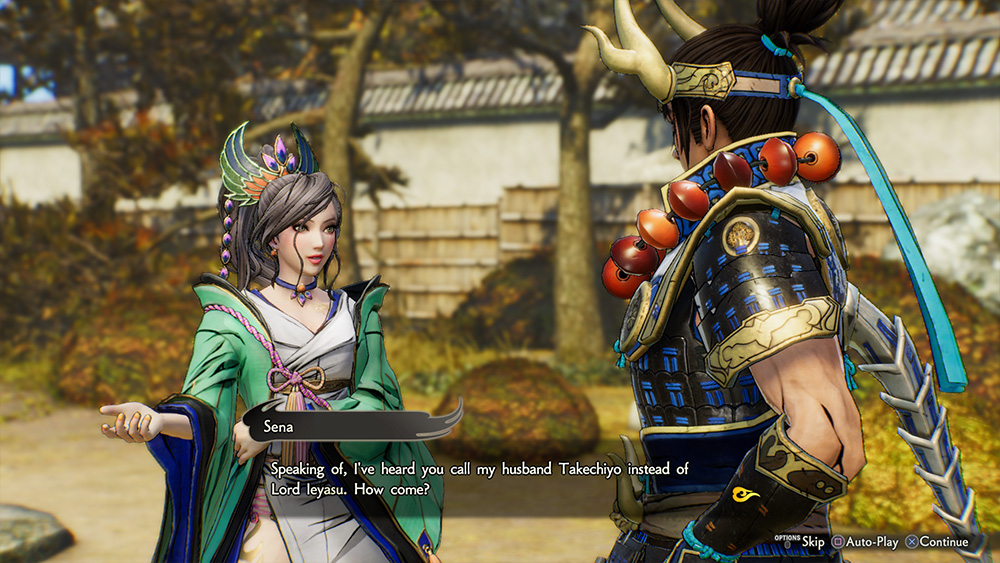Continue to the next dialogue line
This screenshot has height=563, width=1000.
tap(937, 542)
